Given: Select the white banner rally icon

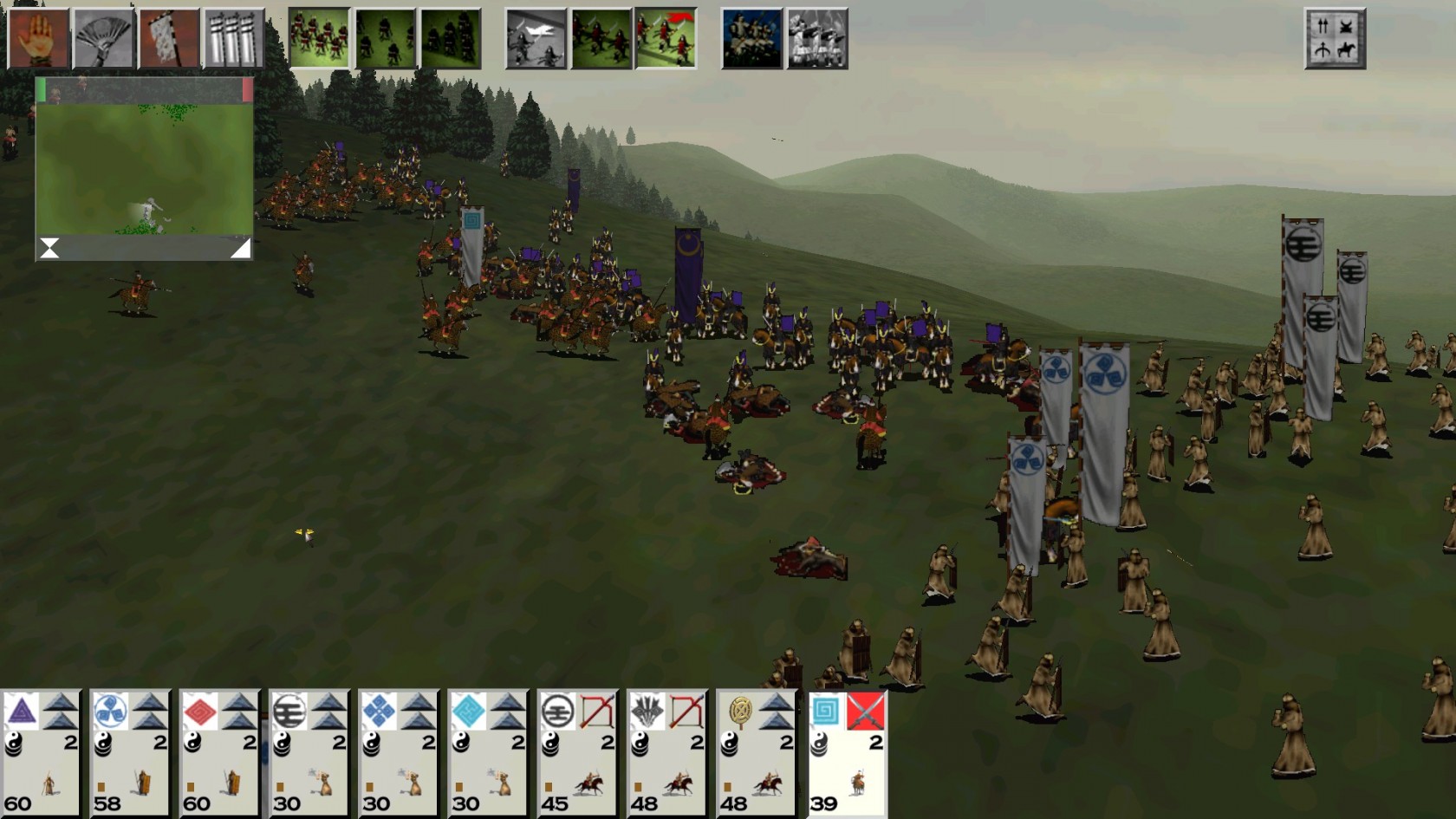Looking at the screenshot, I should tap(169, 39).
